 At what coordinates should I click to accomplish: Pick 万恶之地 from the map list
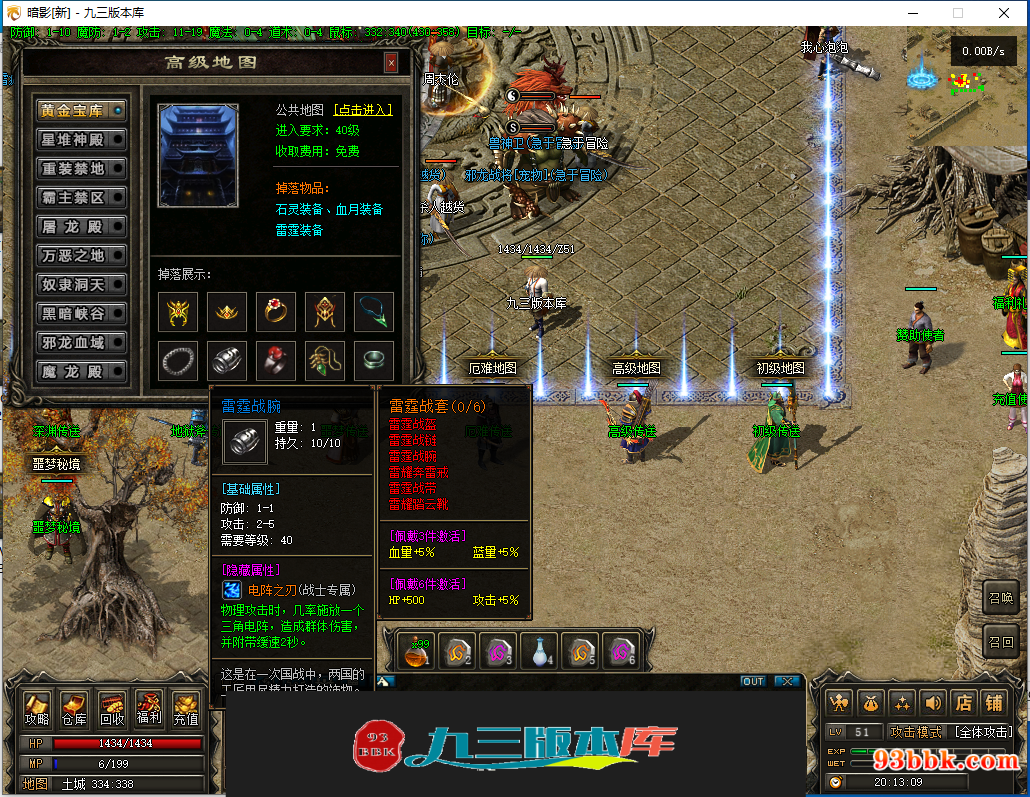(x=82, y=256)
